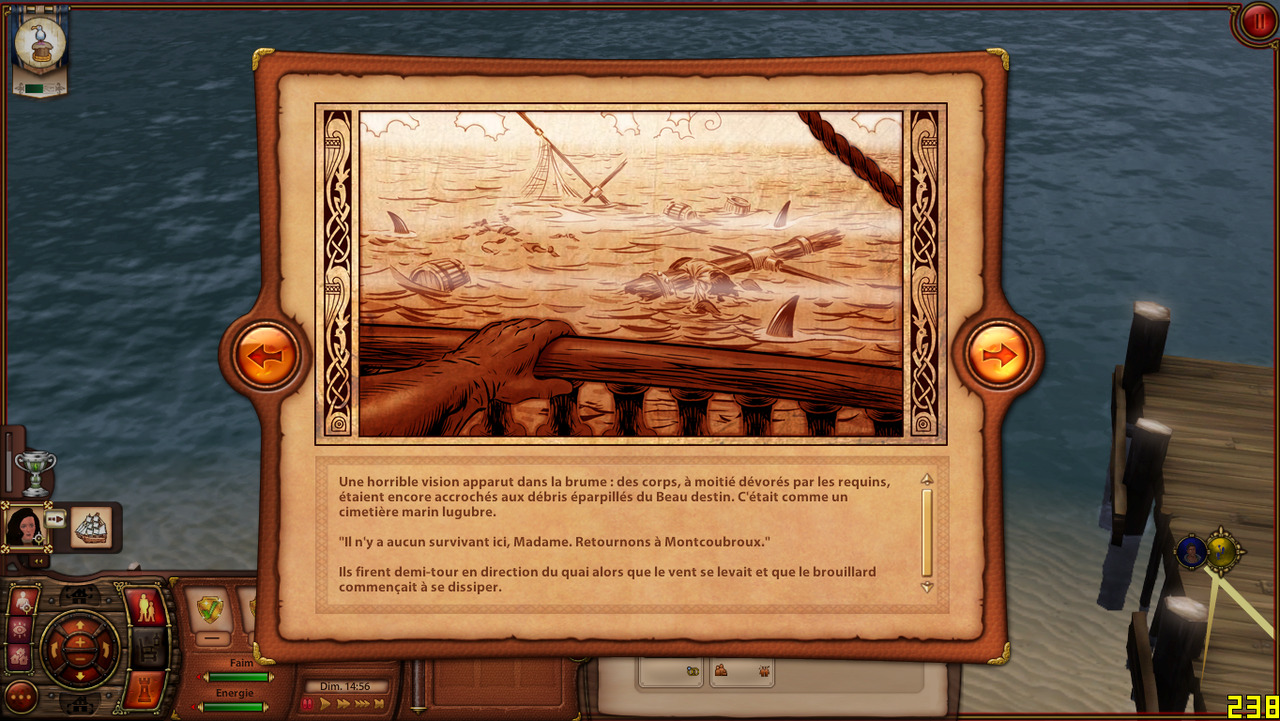Click the story text scroll-up arrow
The height and width of the screenshot is (721, 1280).
(x=927, y=478)
